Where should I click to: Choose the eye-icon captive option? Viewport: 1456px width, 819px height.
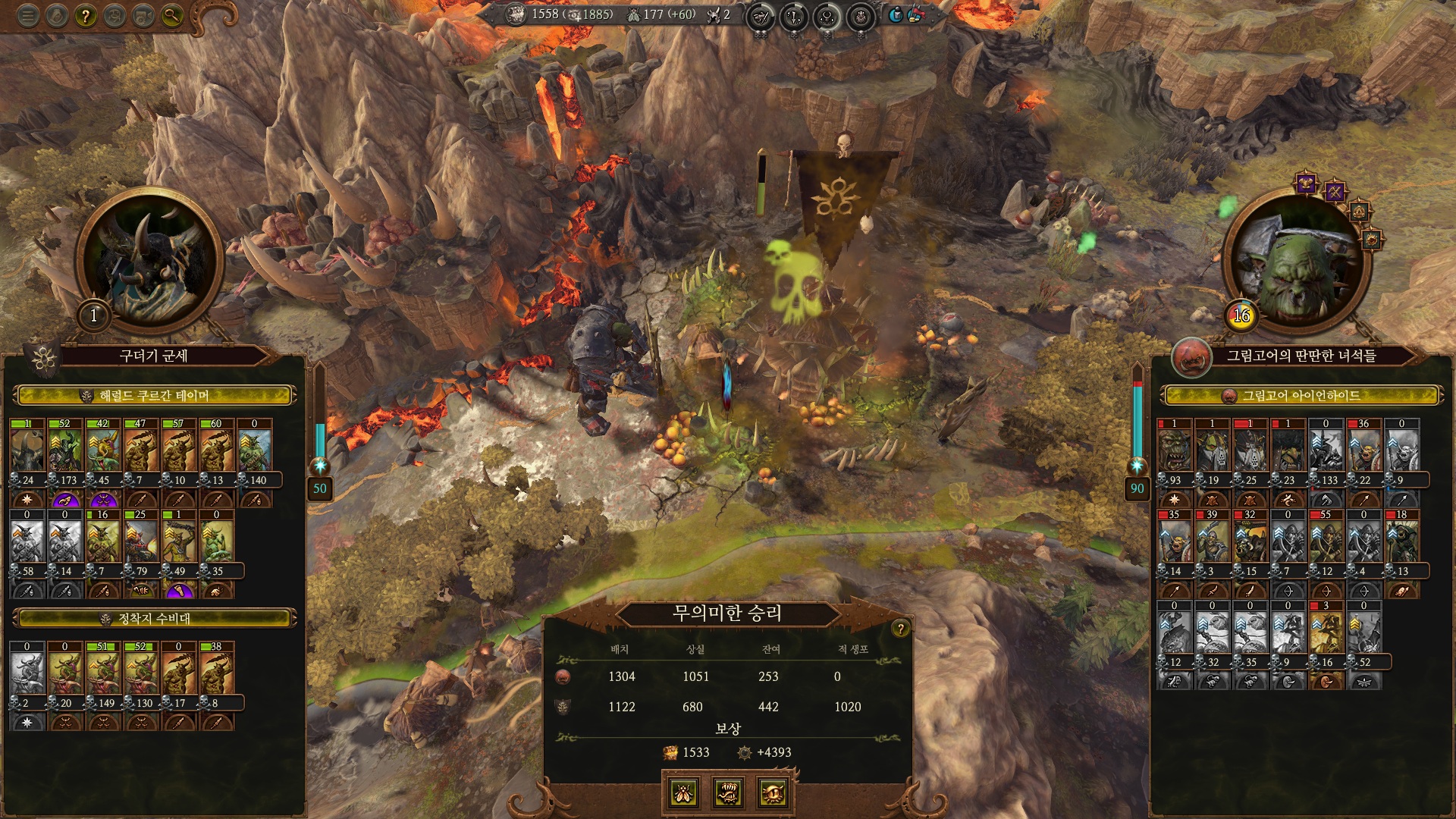[773, 792]
